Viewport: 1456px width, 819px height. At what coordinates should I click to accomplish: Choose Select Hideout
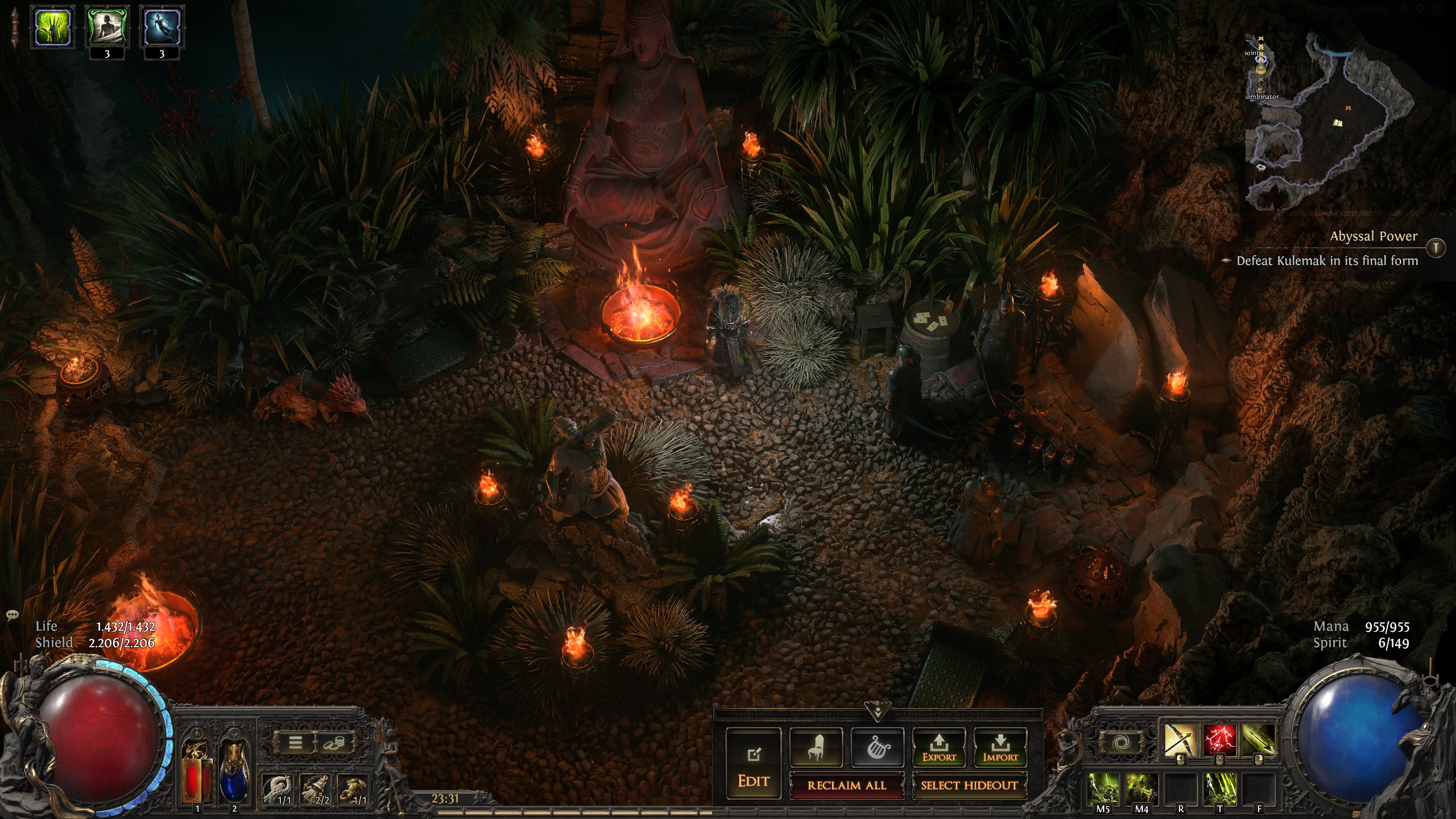pyautogui.click(x=969, y=785)
